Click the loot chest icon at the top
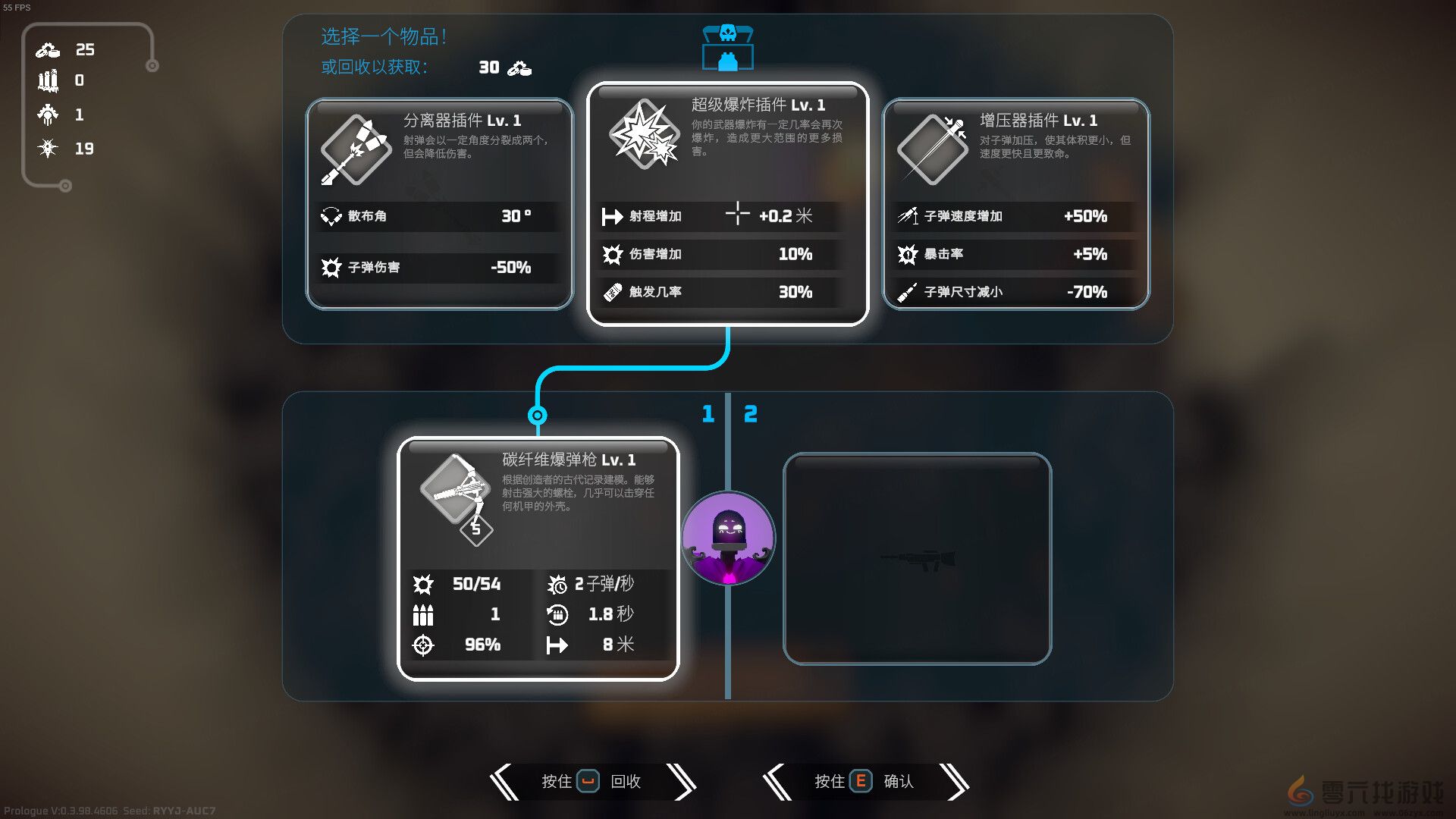This screenshot has width=1456, height=819. [x=727, y=47]
